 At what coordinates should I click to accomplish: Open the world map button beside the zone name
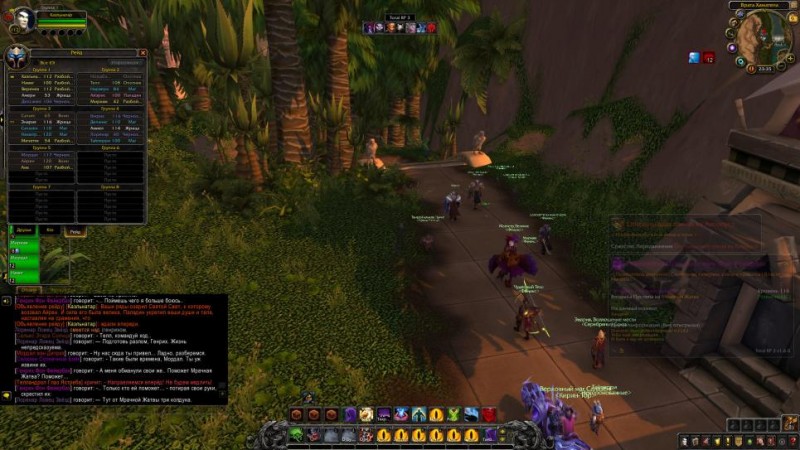point(791,7)
